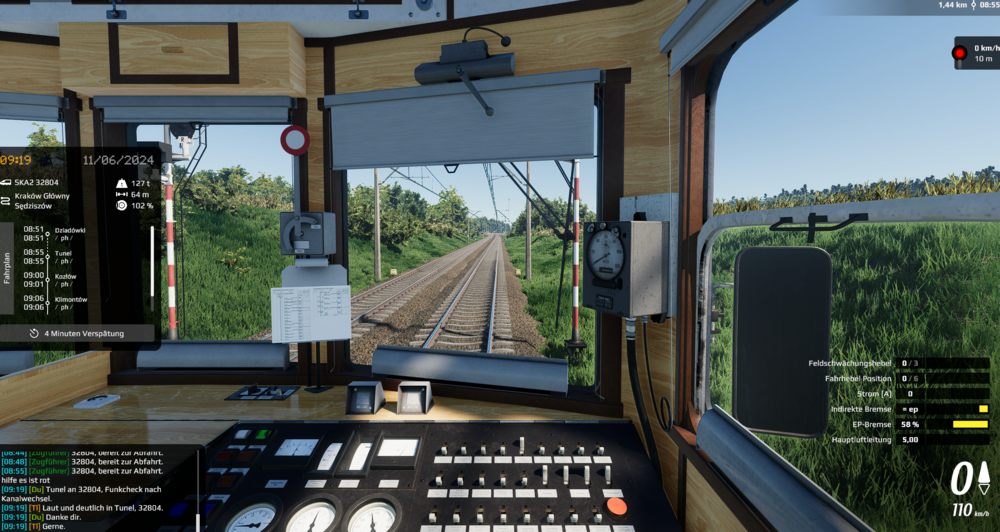
Task: Click the 4 Minuten Verspätung delay bar
Action: point(78,333)
